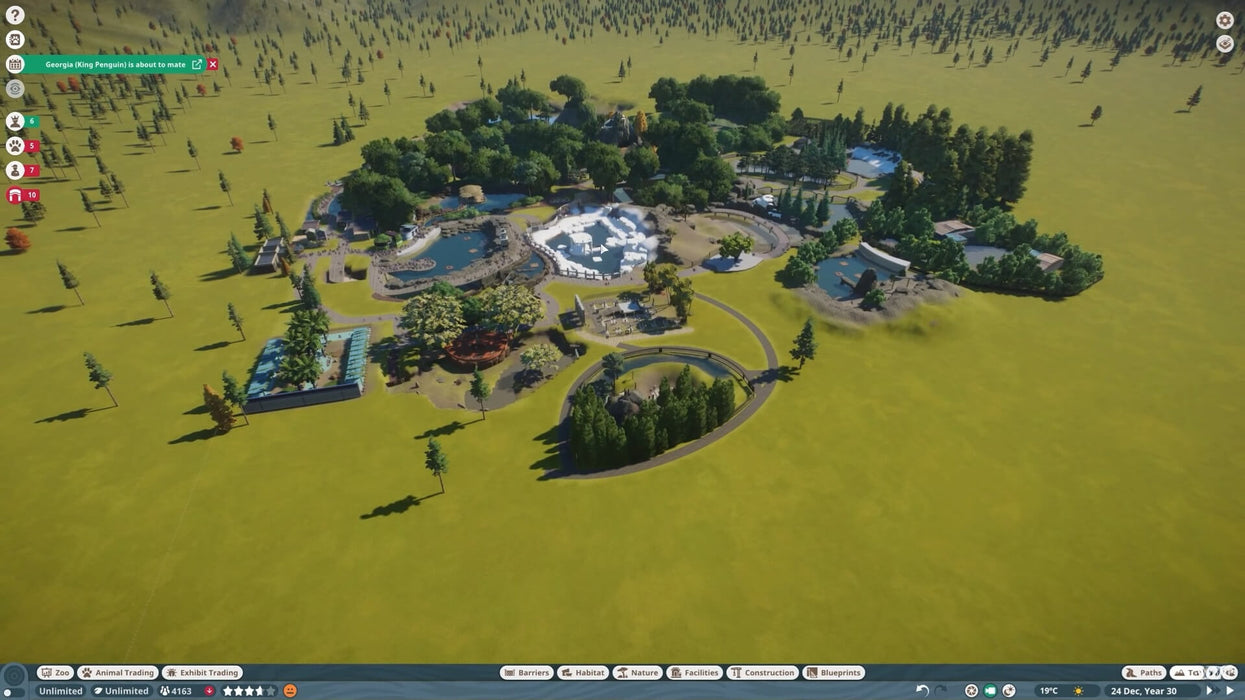This screenshot has width=1245, height=700.
Task: Select the Barriers build tool
Action: coord(526,673)
